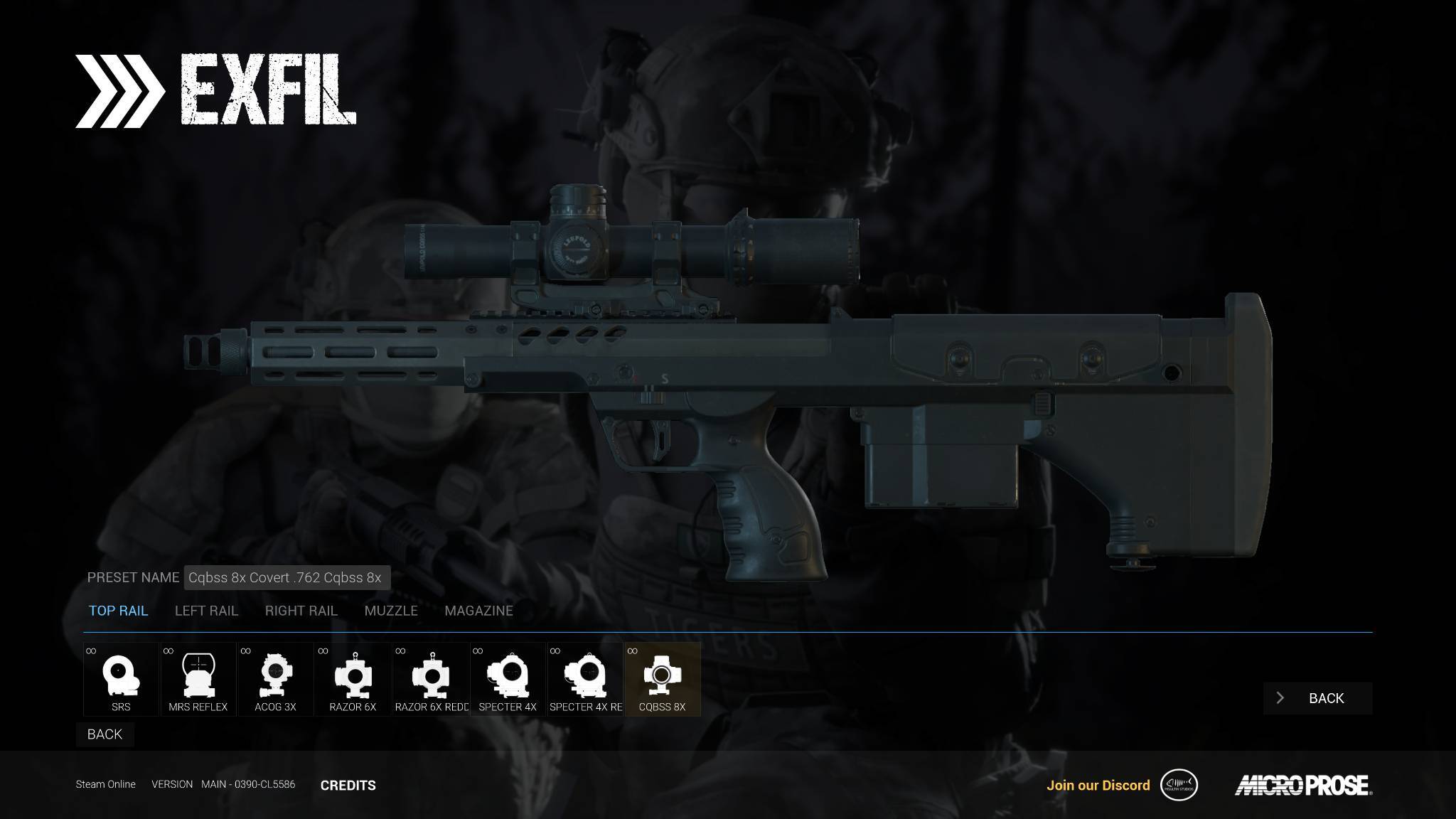1456x819 pixels.
Task: Equip the SRS sight
Action: tap(121, 679)
